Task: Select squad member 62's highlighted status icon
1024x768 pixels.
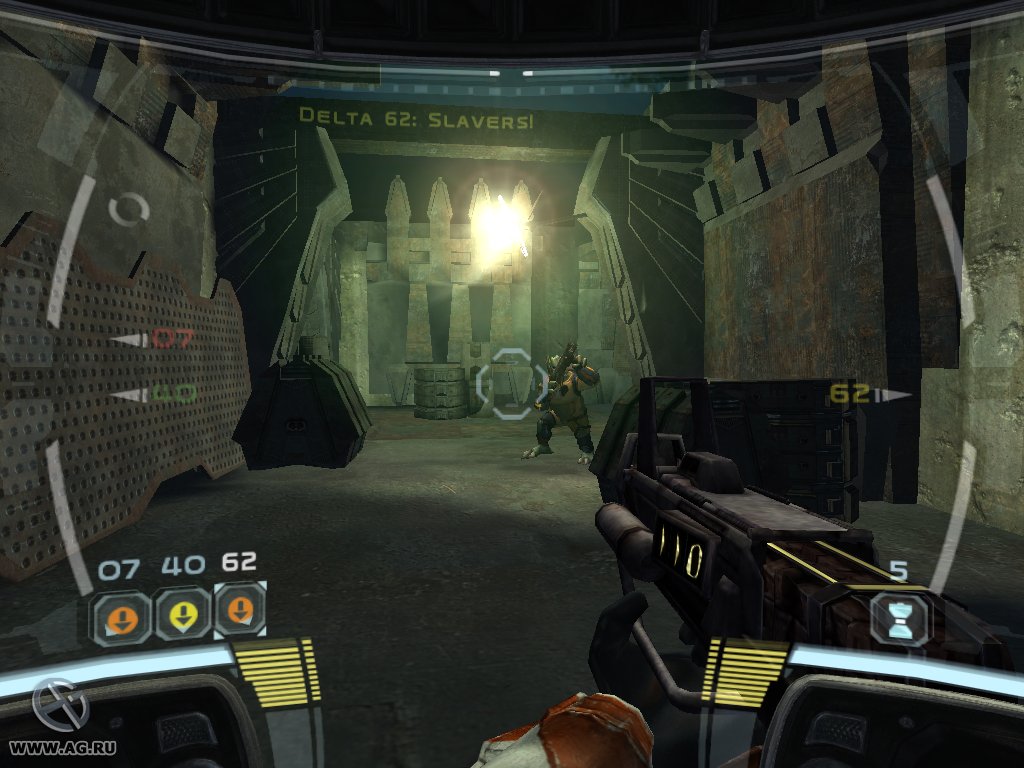Action: point(240,611)
